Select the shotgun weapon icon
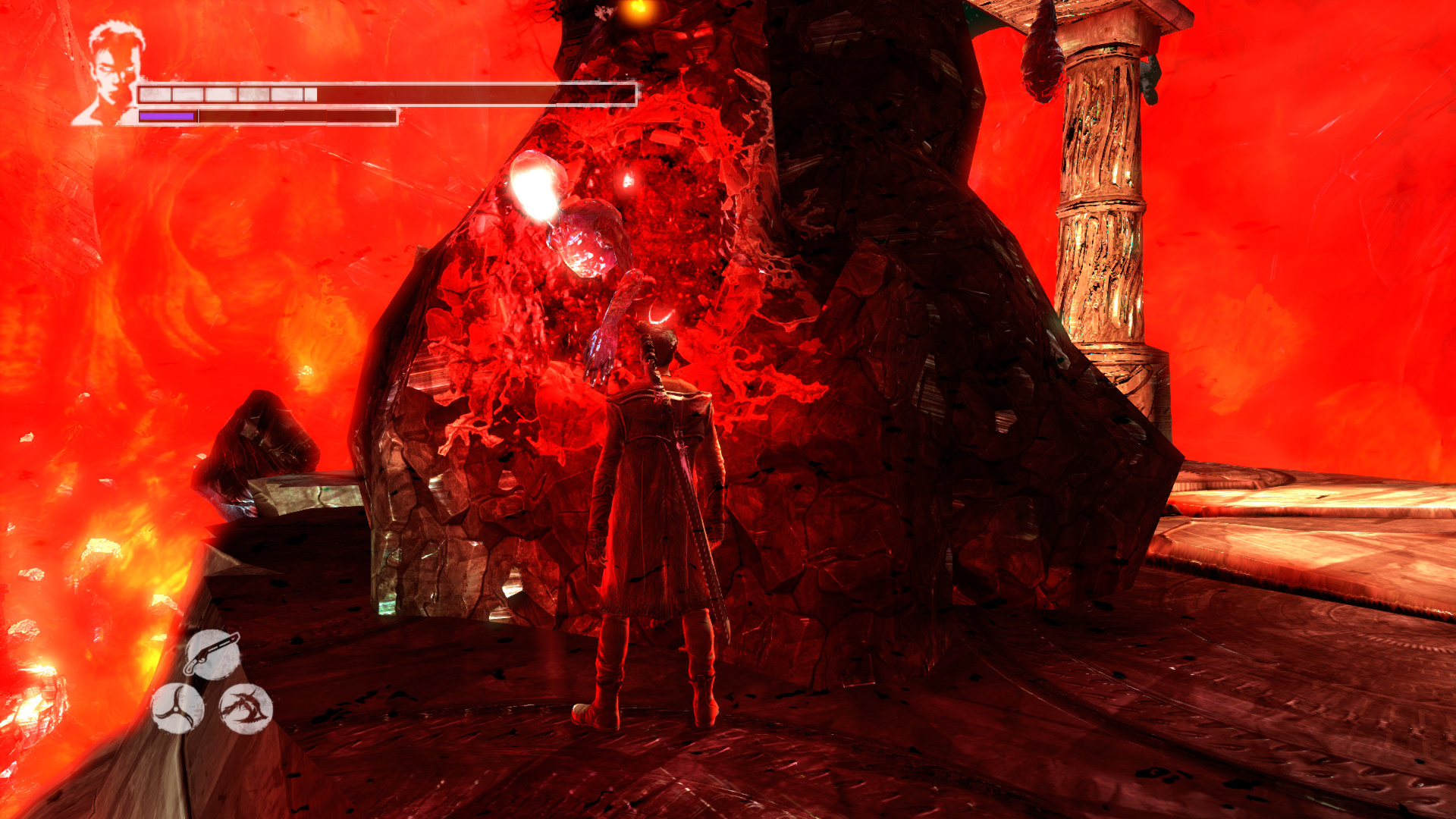Image resolution: width=1456 pixels, height=819 pixels. [x=212, y=654]
